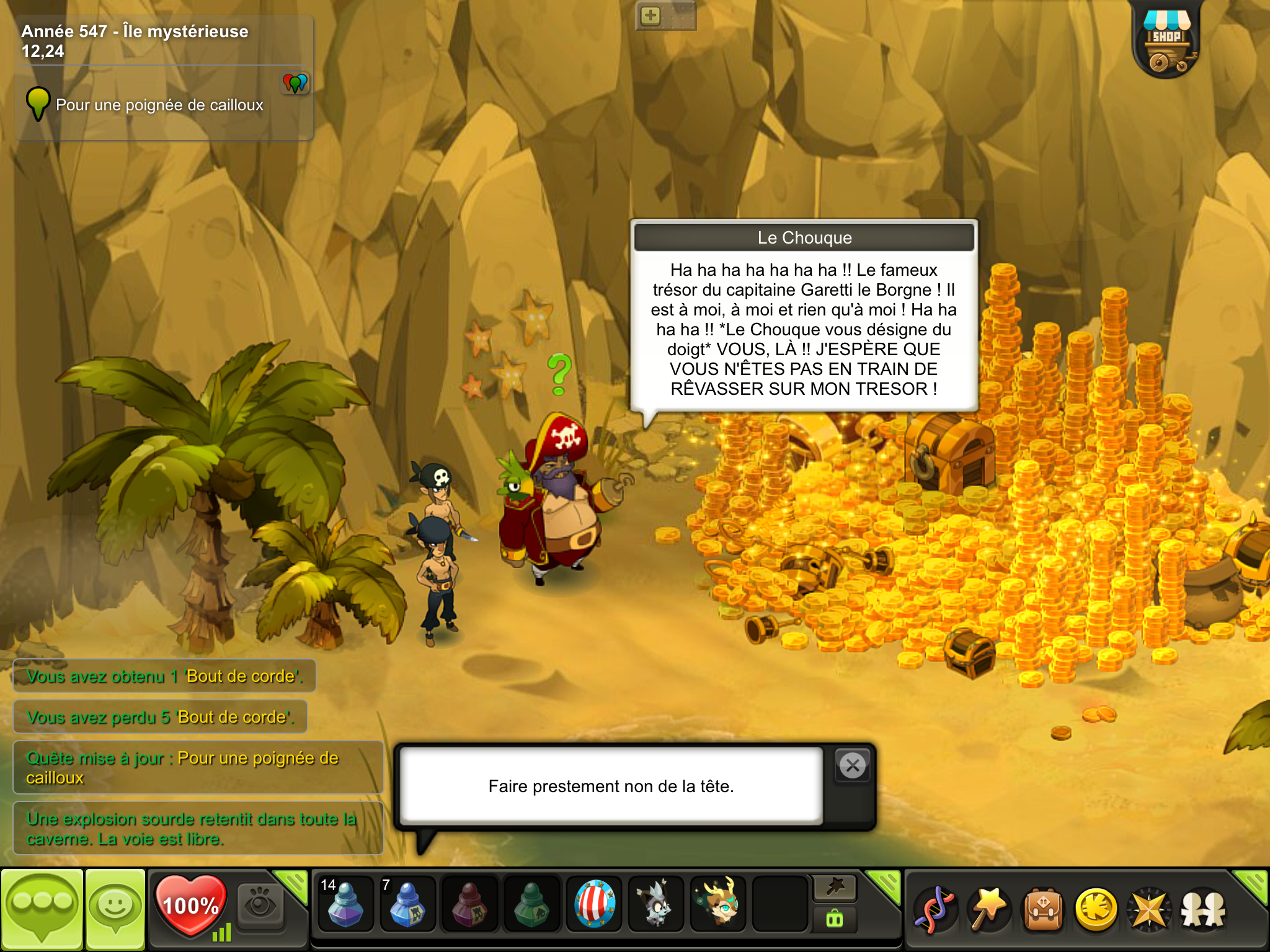
Task: Select quest 'Pour une poignée de cailloux'
Action: (x=159, y=105)
